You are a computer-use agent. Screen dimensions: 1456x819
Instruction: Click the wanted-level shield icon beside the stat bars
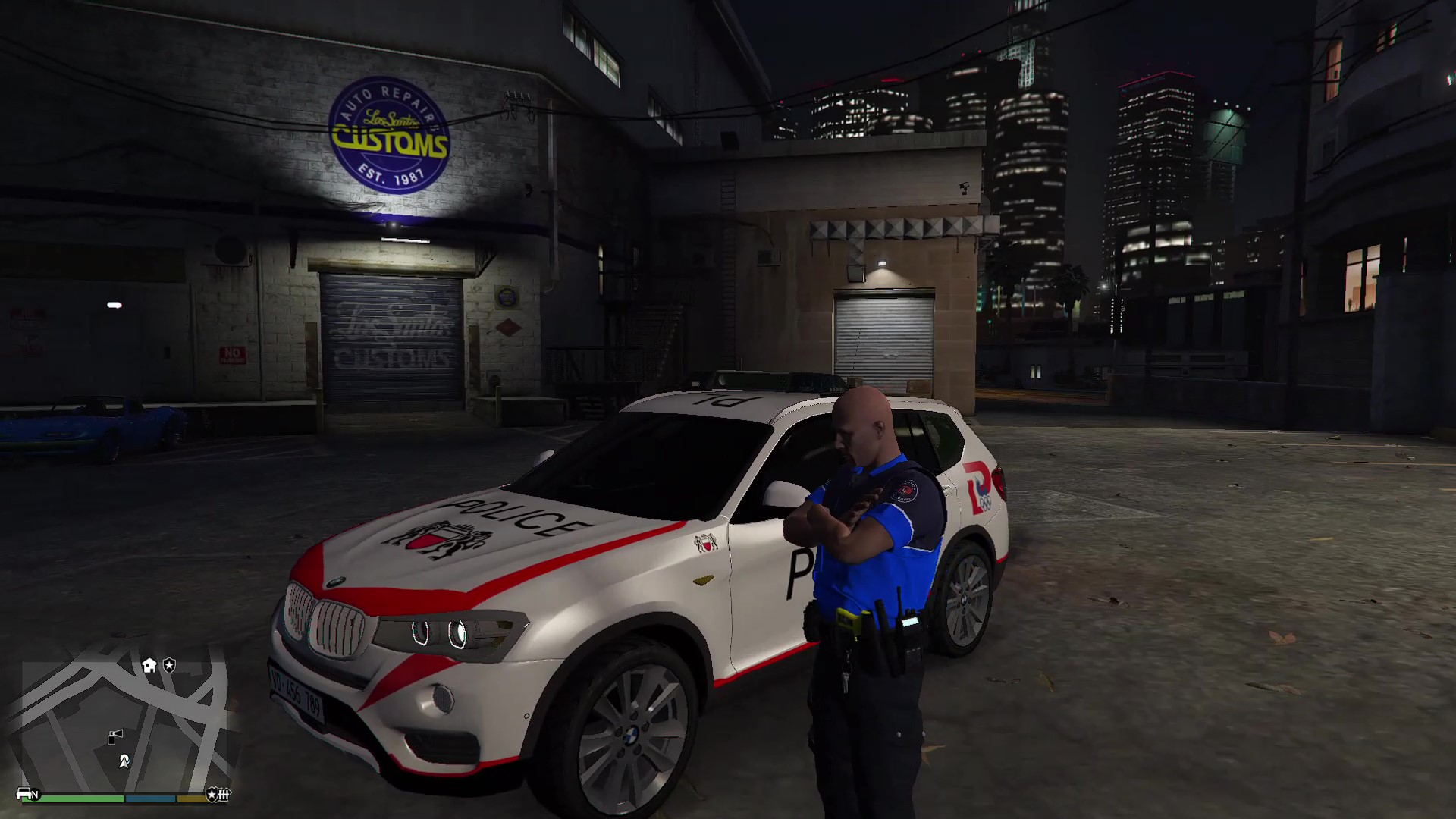pos(212,793)
